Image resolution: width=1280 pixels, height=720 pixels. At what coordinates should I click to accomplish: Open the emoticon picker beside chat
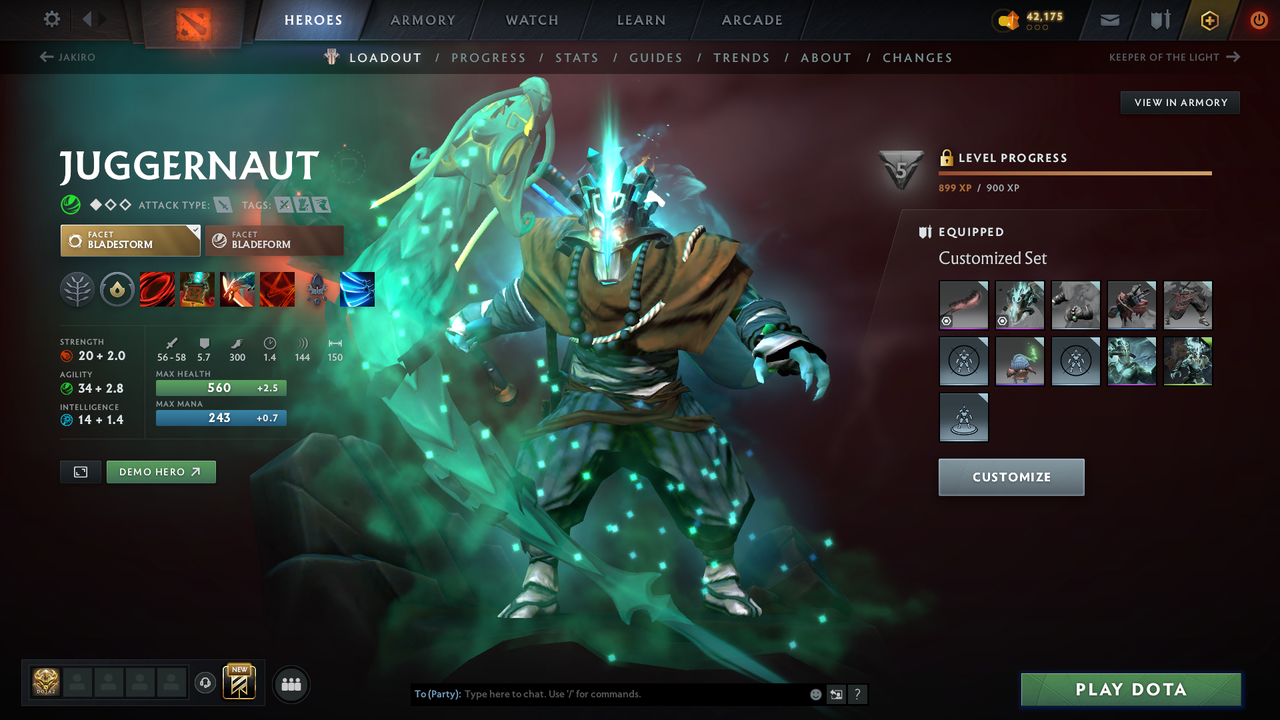point(815,693)
